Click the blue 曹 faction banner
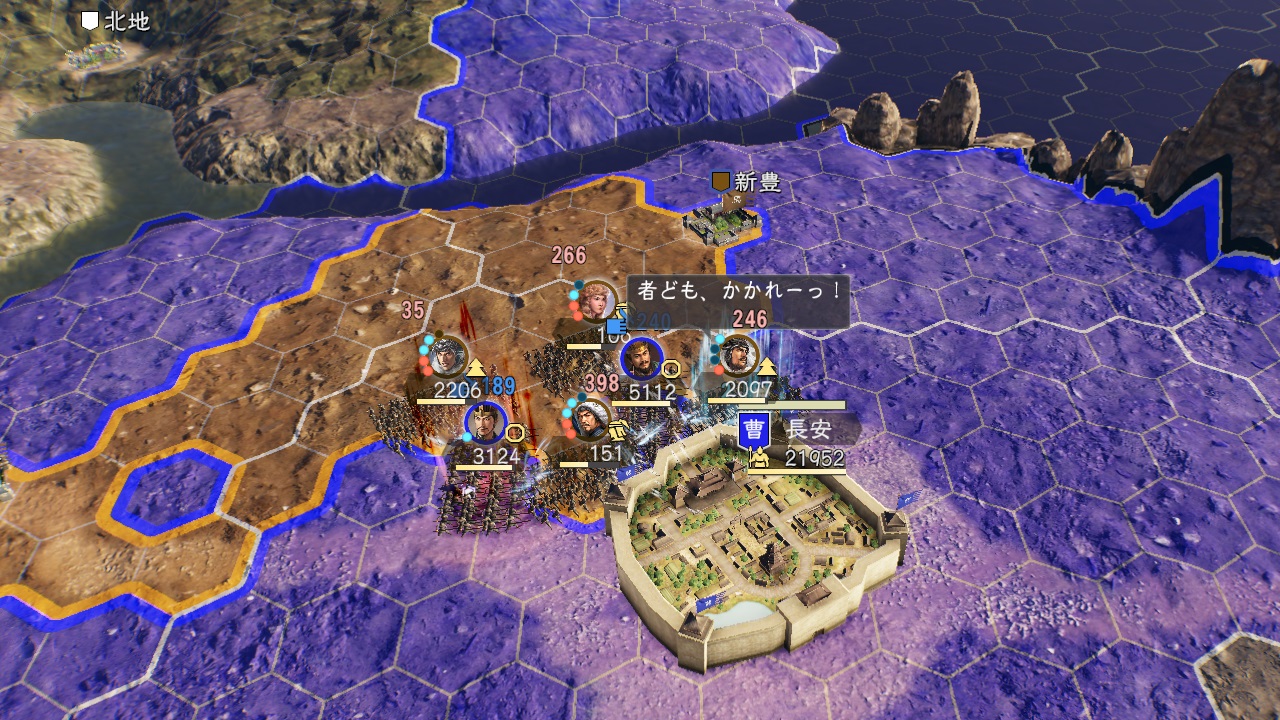Image resolution: width=1280 pixels, height=720 pixels. click(753, 431)
